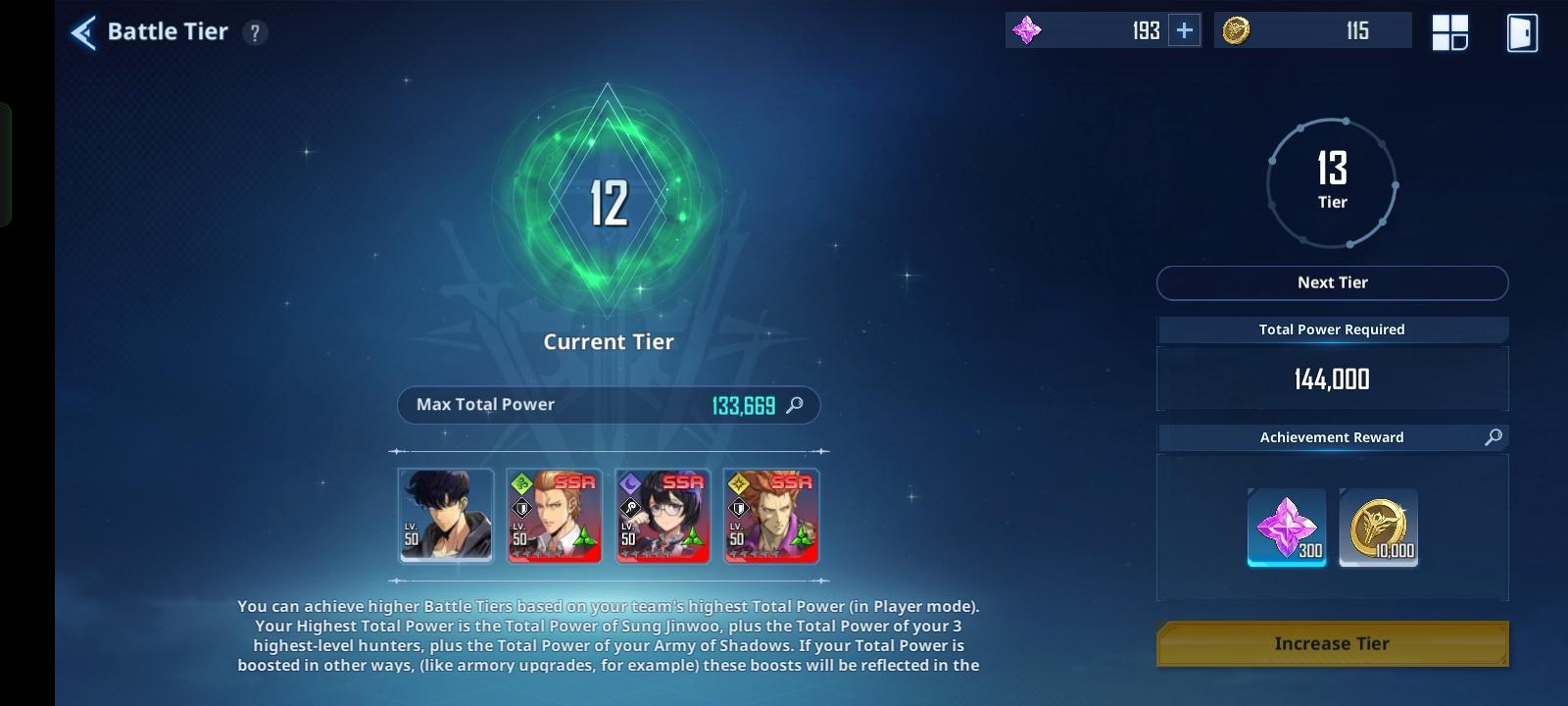The image size is (1568, 706).
Task: Click the back arrow to leave Battle Tier
Action: tap(83, 30)
